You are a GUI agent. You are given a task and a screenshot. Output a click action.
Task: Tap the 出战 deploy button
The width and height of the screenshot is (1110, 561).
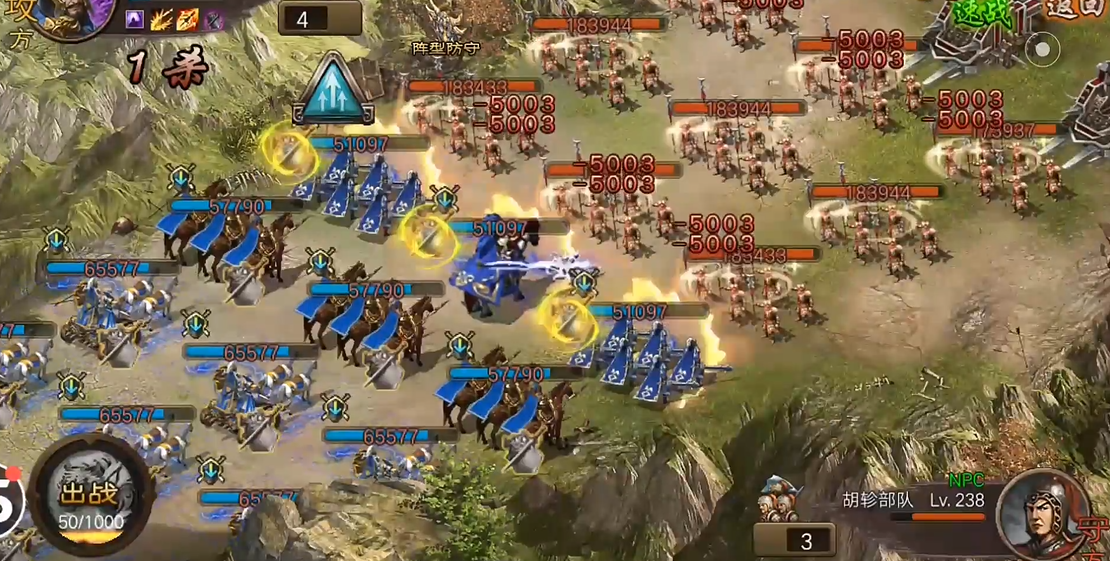pos(90,495)
